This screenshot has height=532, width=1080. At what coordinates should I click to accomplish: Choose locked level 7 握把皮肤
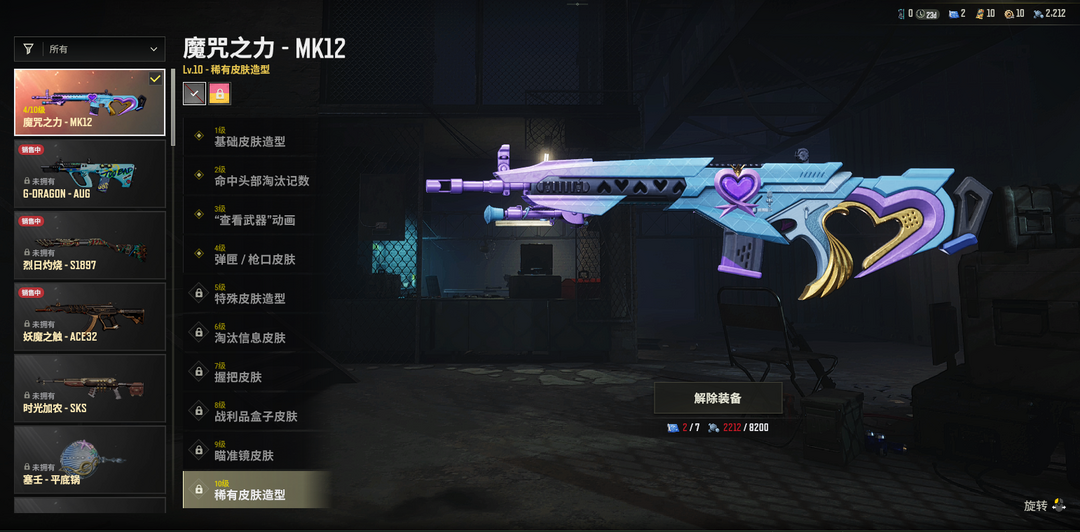(256, 372)
